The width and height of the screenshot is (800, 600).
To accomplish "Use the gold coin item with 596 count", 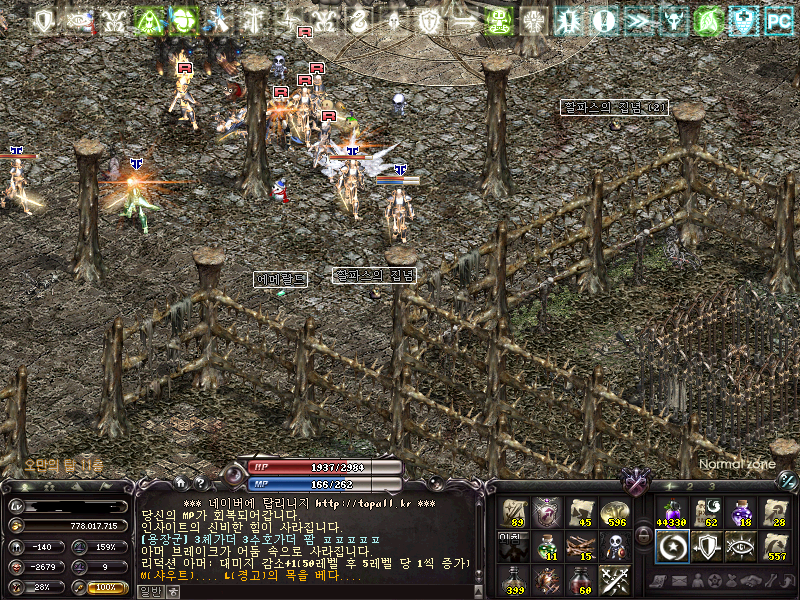I will pyautogui.click(x=614, y=512).
